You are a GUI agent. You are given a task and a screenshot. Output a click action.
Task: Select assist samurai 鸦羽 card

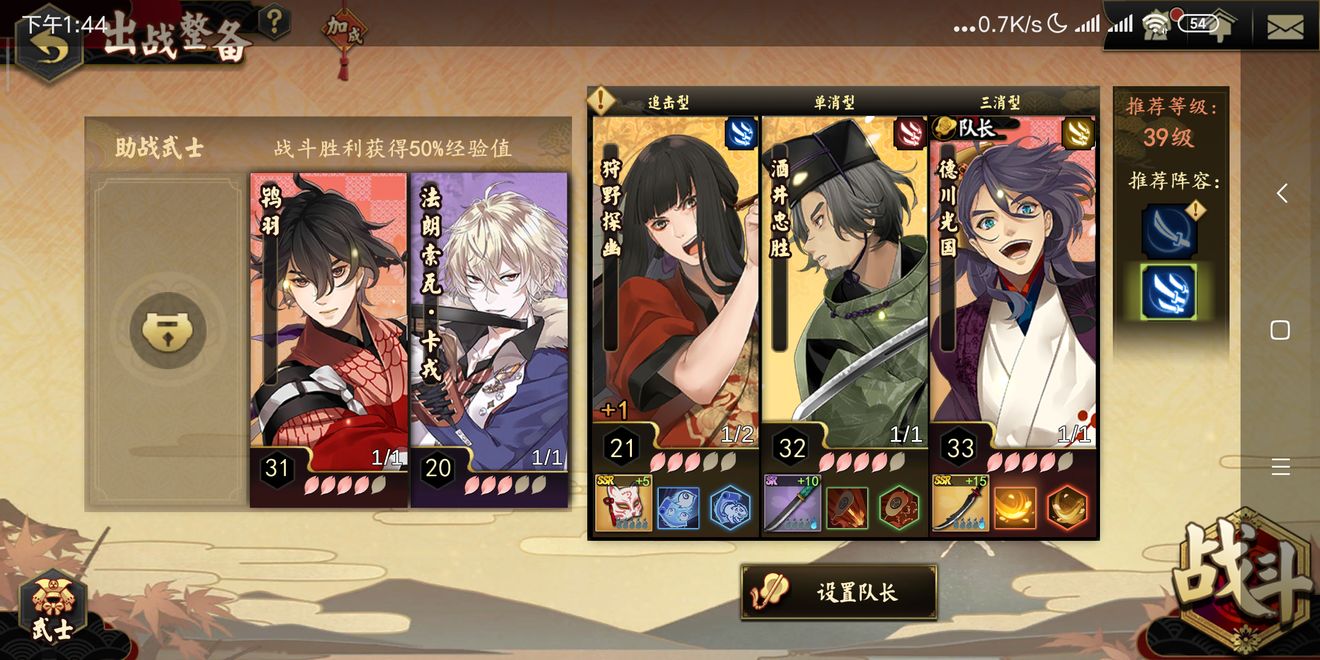(x=329, y=320)
